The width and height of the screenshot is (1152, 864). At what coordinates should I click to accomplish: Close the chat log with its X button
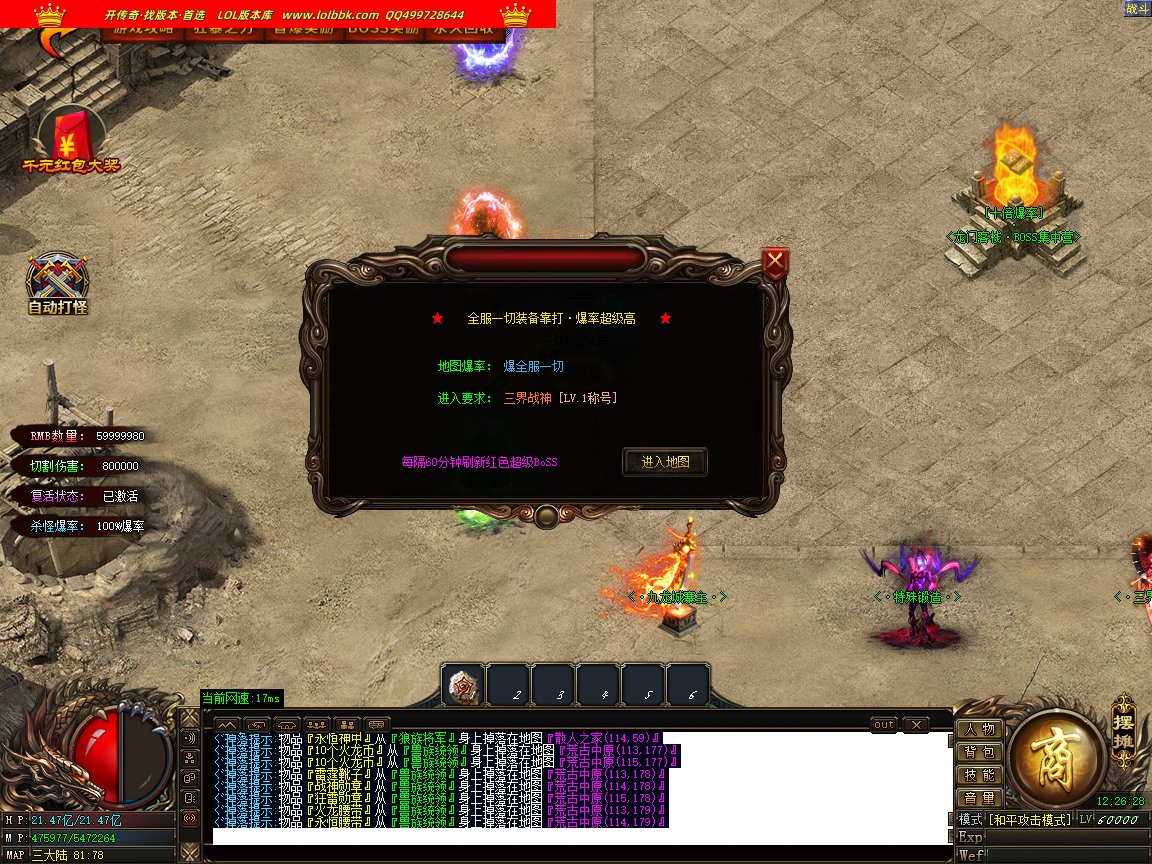(916, 725)
